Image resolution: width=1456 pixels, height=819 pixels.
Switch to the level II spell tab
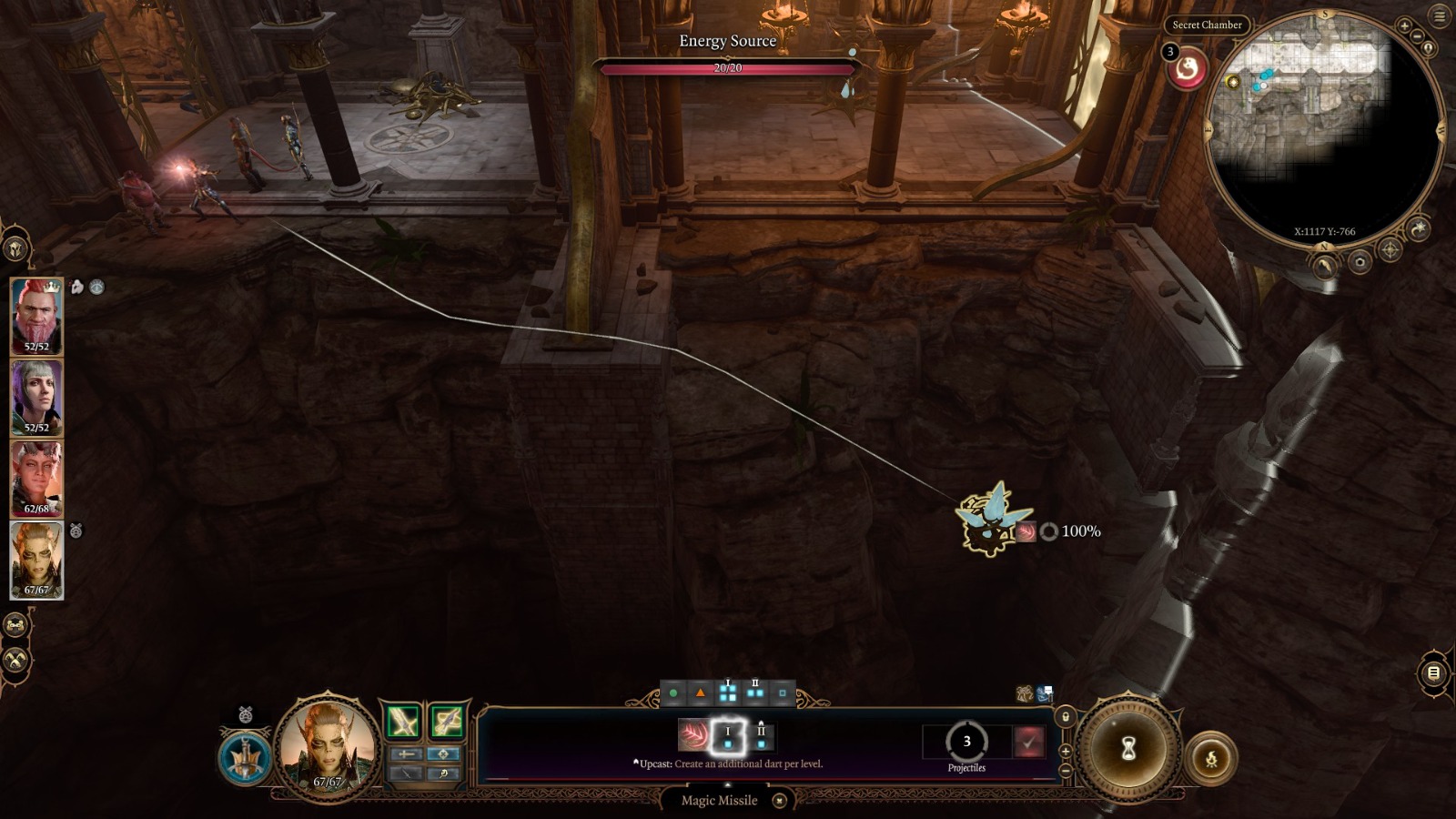click(x=756, y=691)
